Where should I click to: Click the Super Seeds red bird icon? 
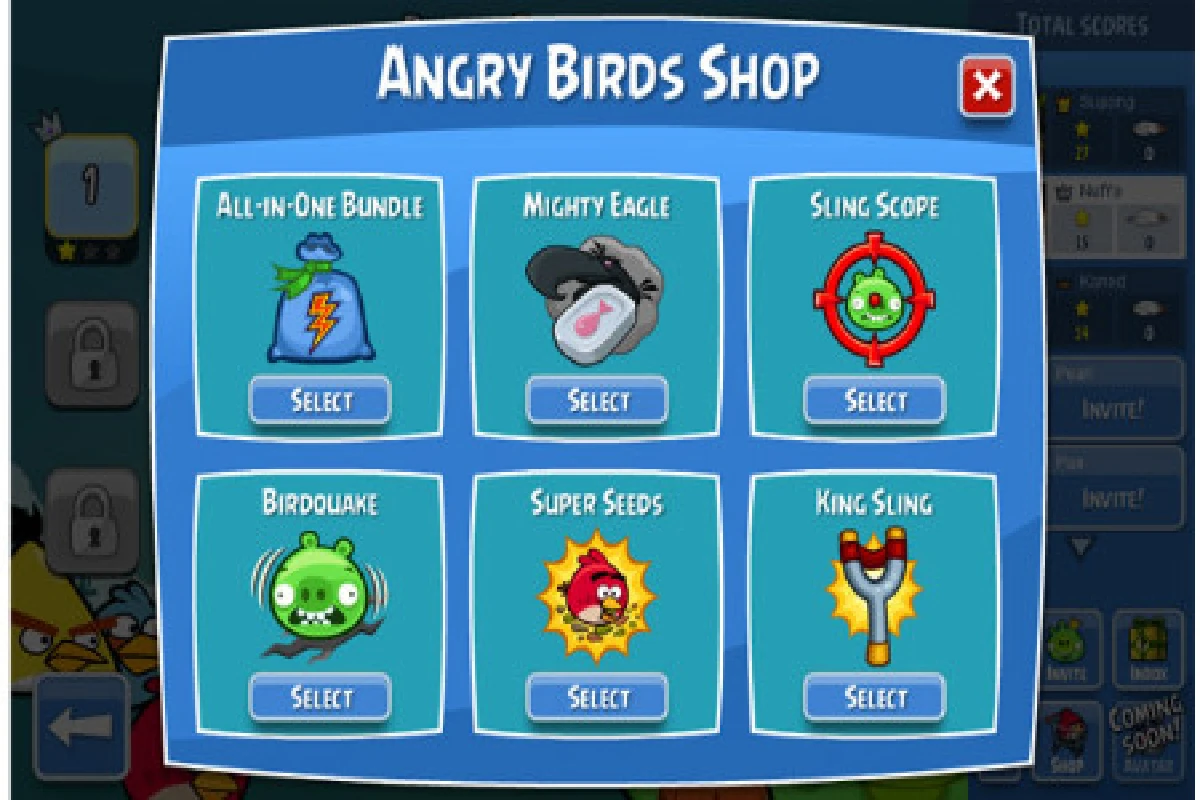click(597, 595)
